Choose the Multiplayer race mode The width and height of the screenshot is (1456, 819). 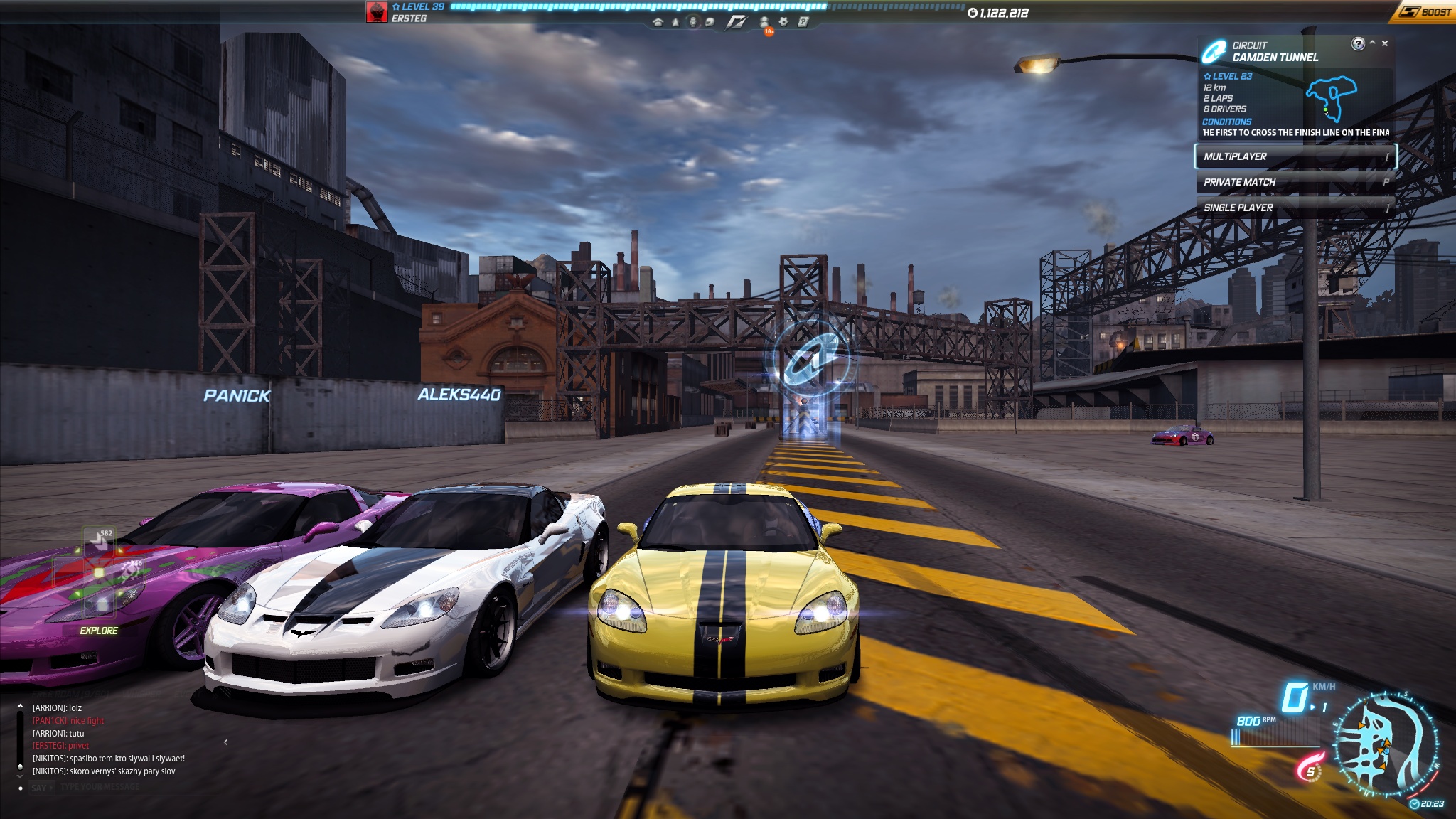(x=1295, y=156)
